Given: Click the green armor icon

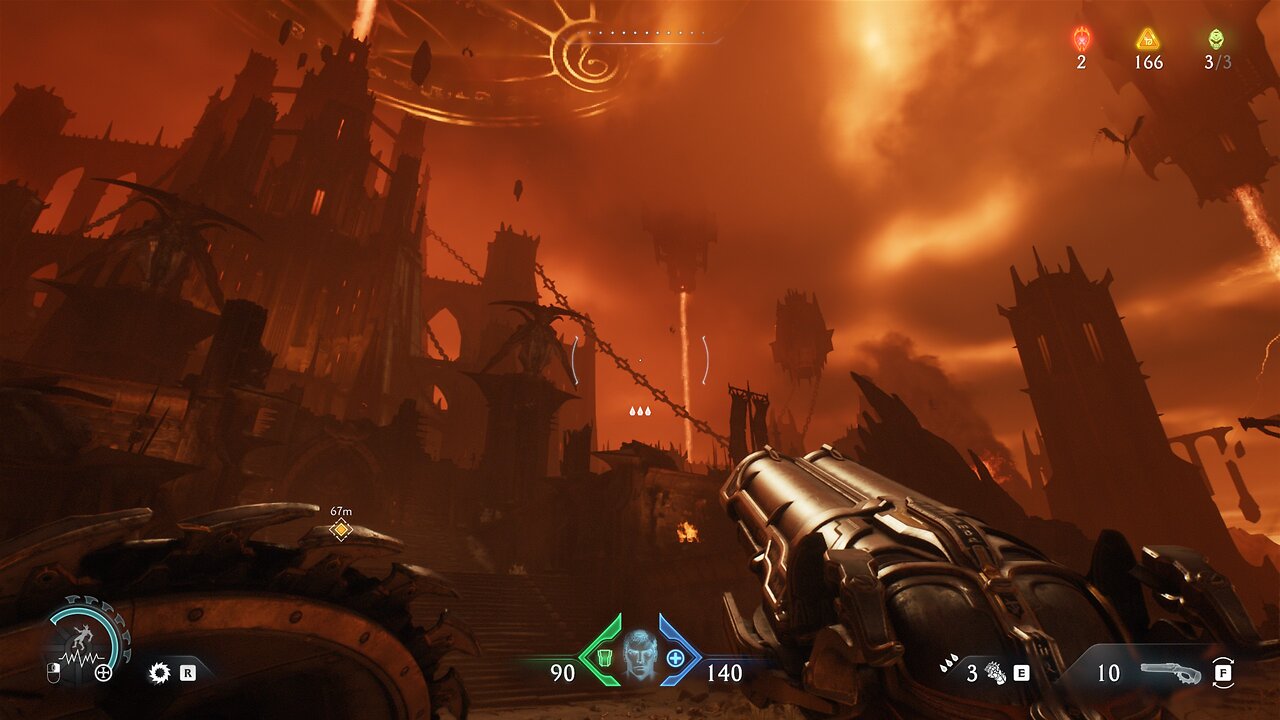Looking at the screenshot, I should point(604,657).
